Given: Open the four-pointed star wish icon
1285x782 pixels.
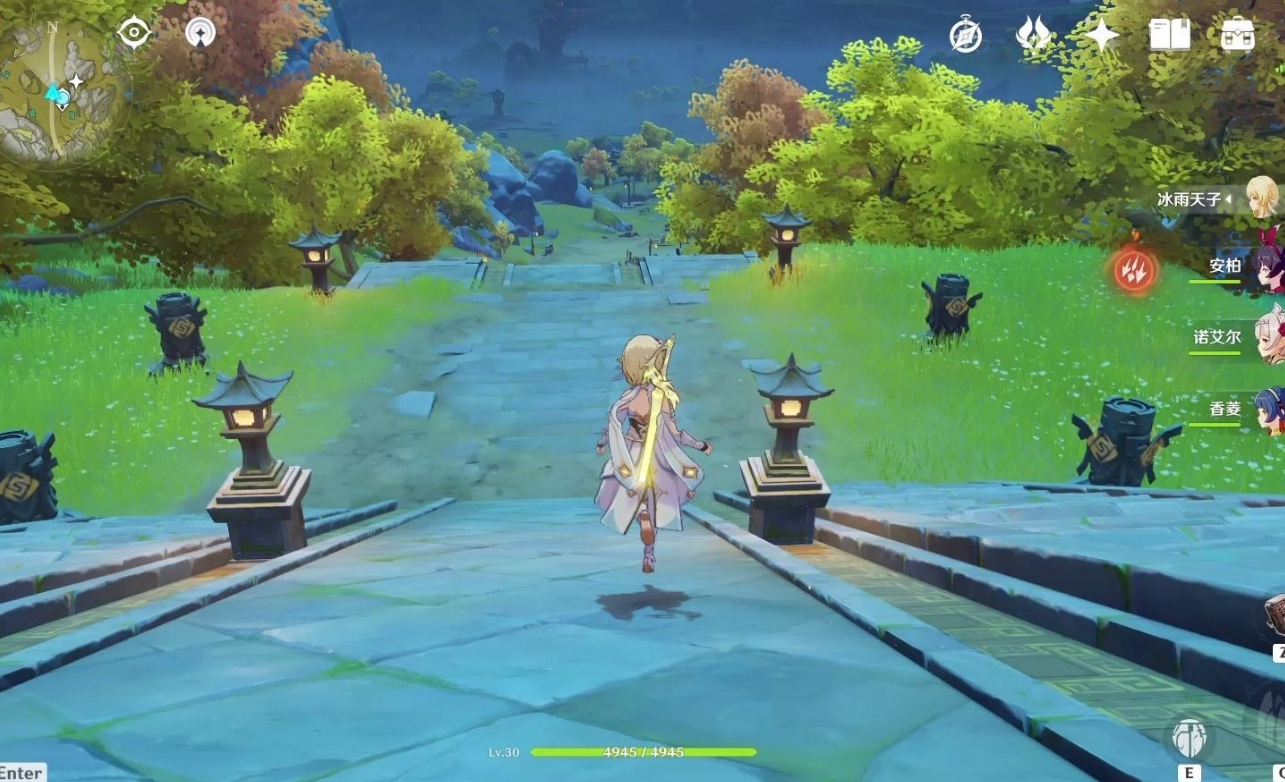Looking at the screenshot, I should coord(1101,35).
